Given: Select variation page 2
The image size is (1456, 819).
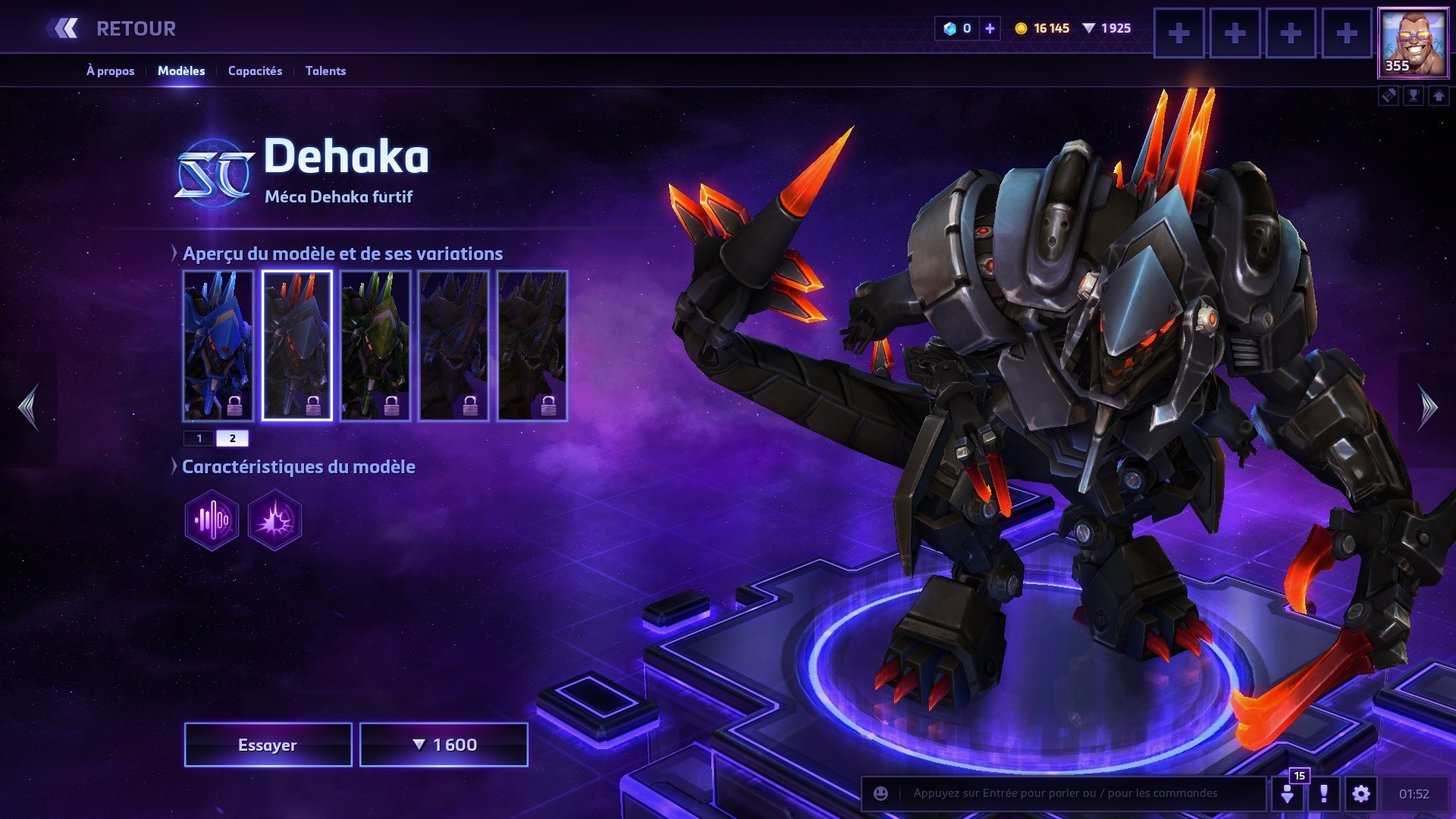Looking at the screenshot, I should tap(233, 438).
